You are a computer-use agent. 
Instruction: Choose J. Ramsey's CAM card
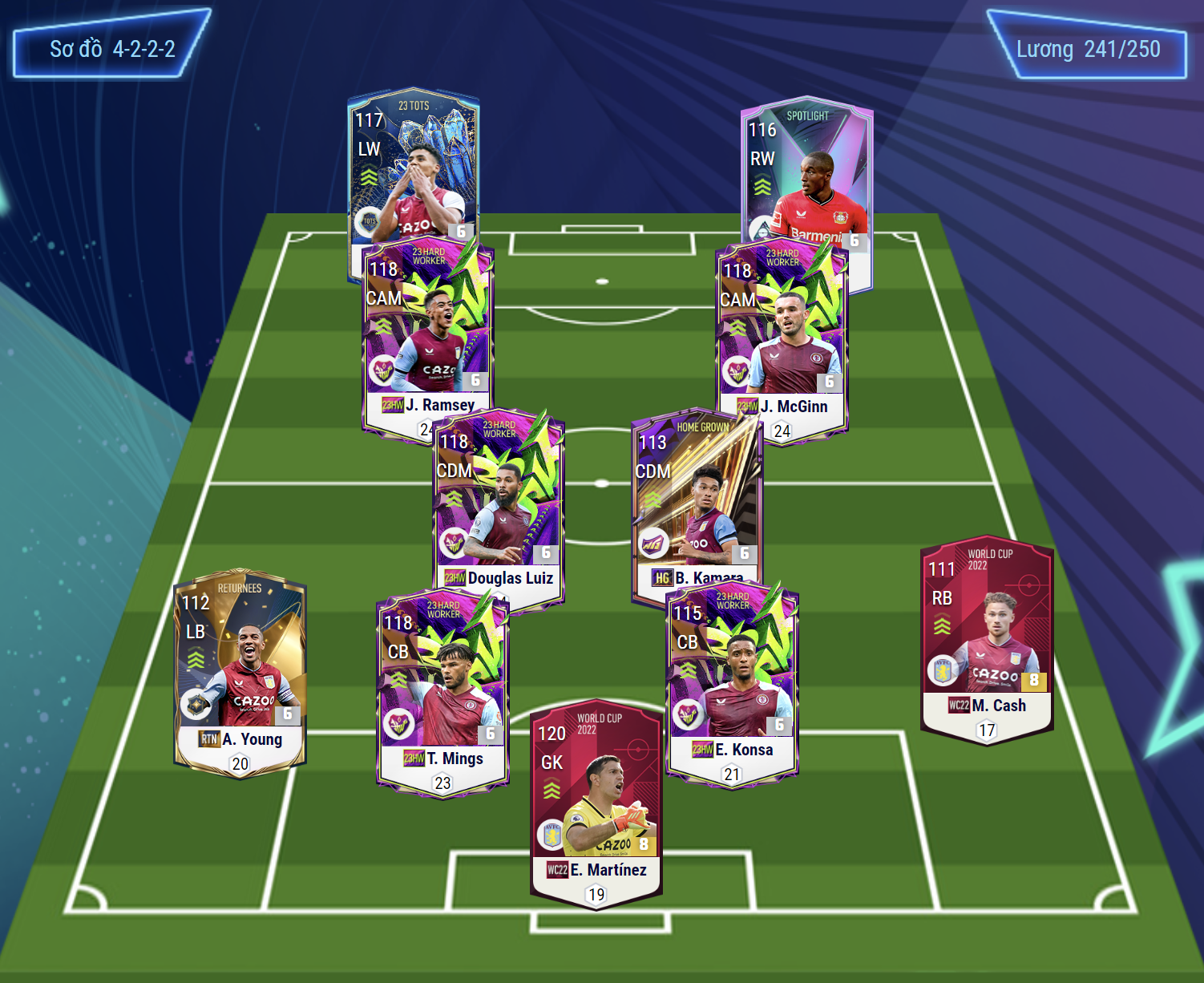pyautogui.click(x=426, y=329)
